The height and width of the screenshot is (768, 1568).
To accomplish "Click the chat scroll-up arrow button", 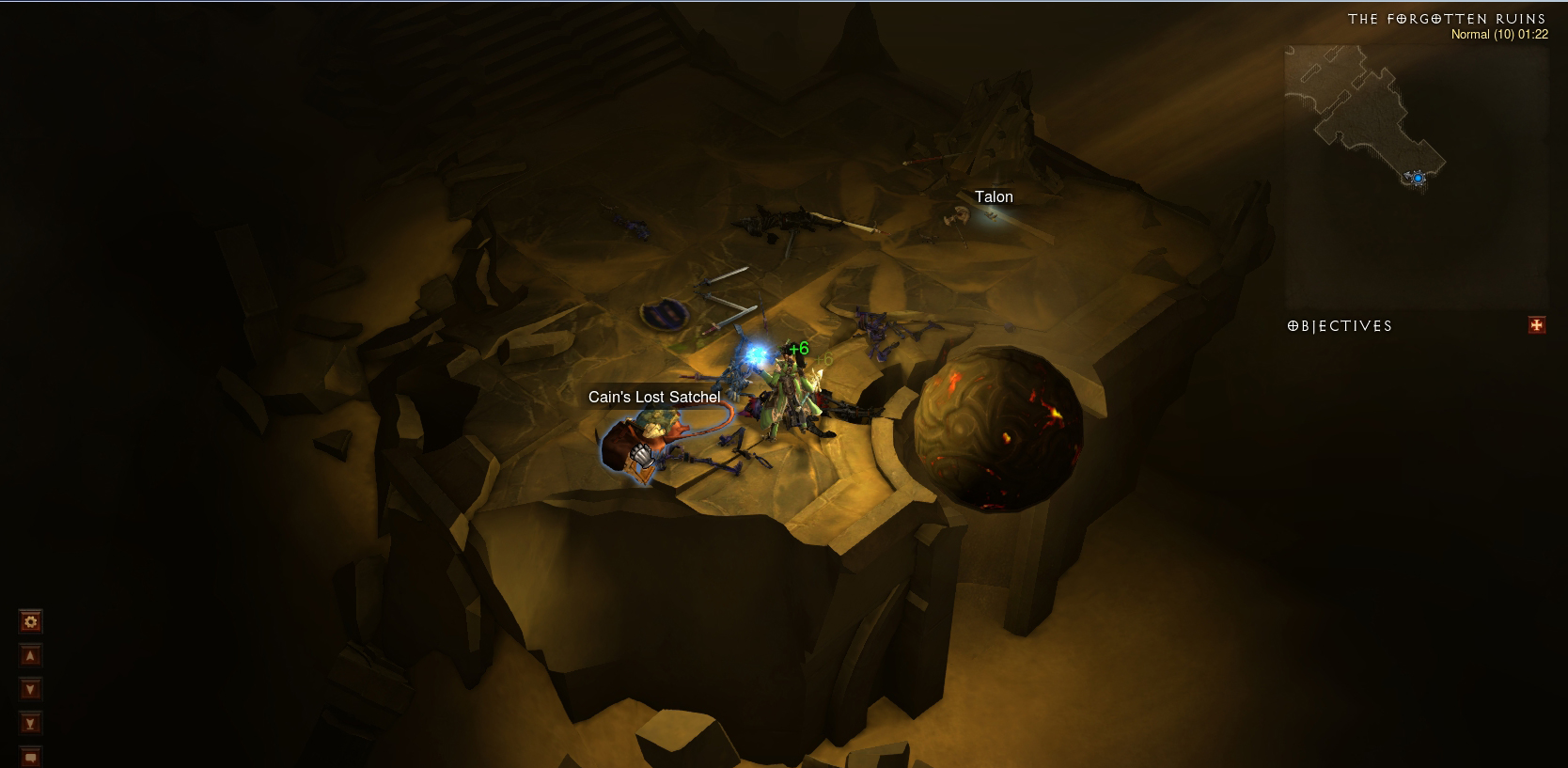I will point(30,656).
